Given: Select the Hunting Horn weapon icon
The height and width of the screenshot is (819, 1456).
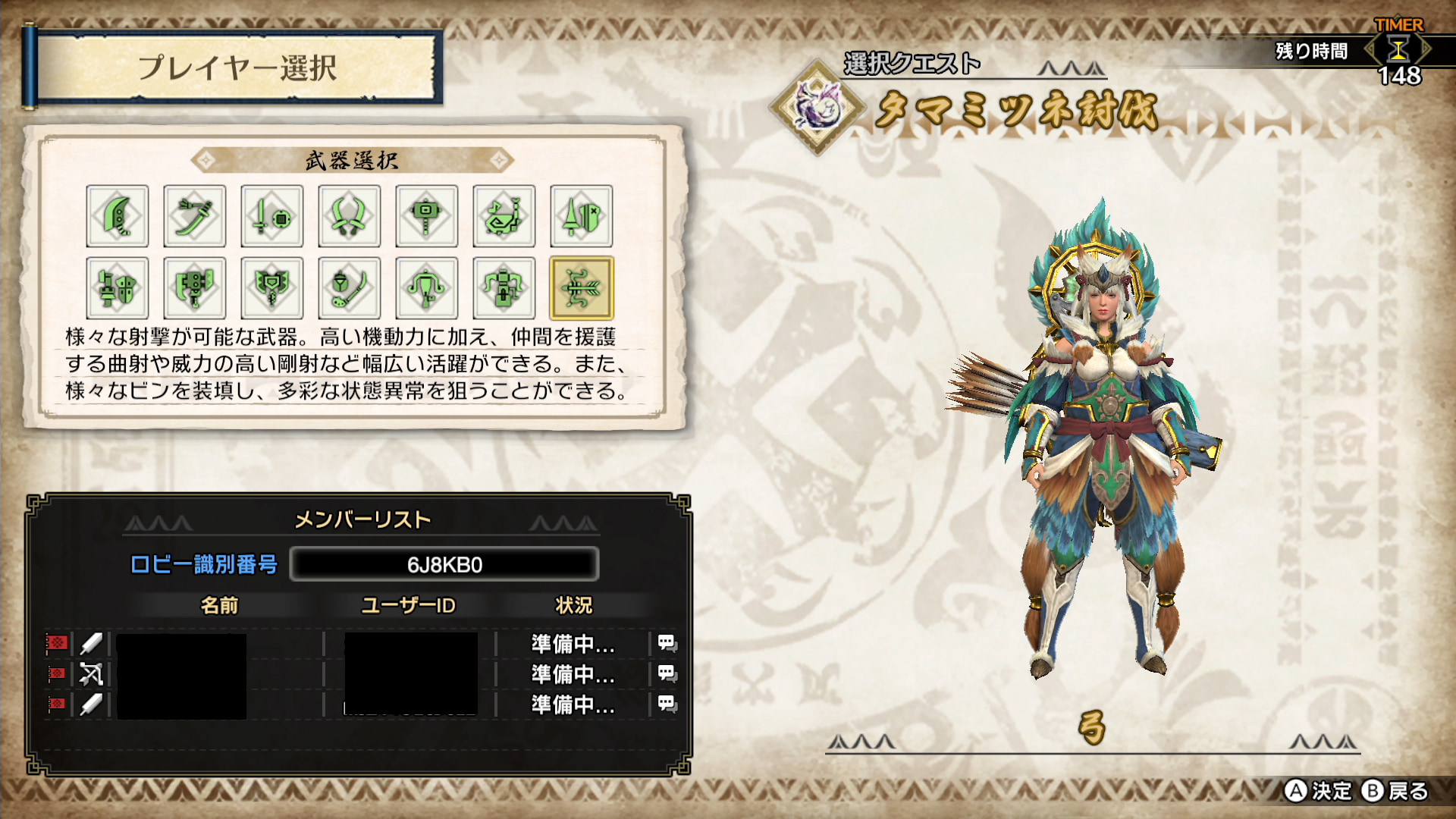Looking at the screenshot, I should [504, 216].
